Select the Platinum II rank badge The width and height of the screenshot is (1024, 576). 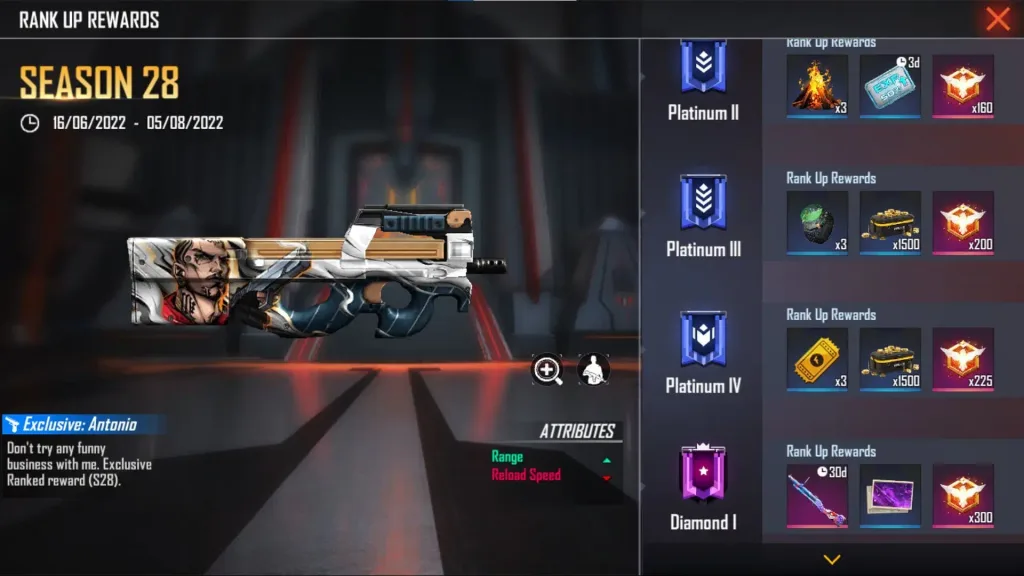703,70
